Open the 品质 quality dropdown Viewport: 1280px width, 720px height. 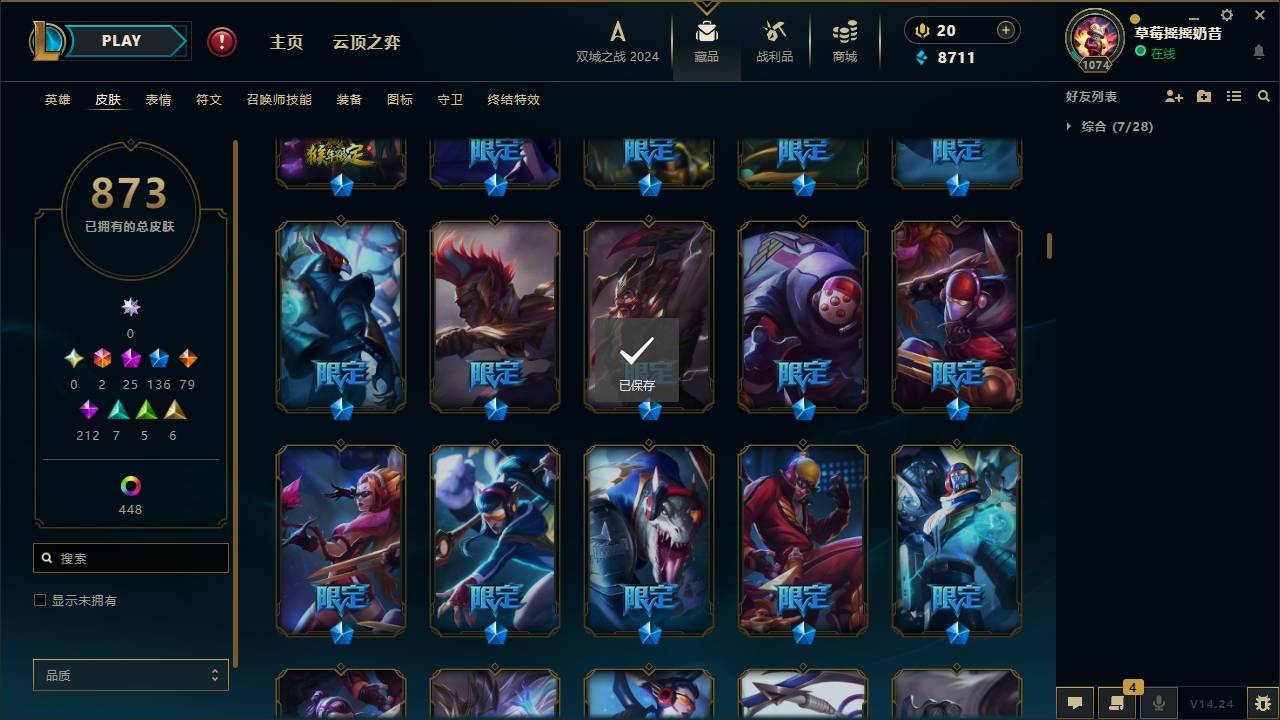[130, 675]
